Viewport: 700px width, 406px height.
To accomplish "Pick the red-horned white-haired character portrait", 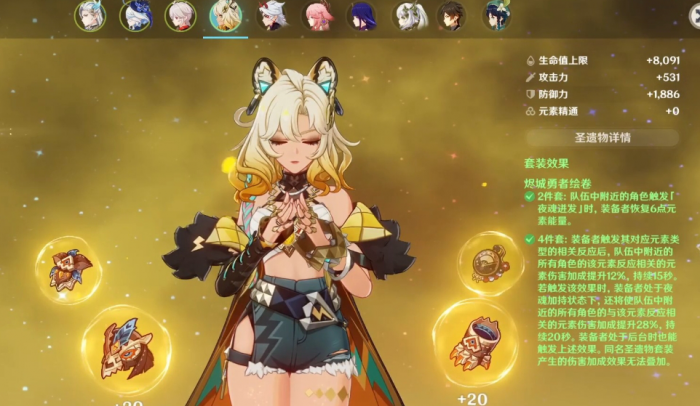I will click(x=271, y=16).
